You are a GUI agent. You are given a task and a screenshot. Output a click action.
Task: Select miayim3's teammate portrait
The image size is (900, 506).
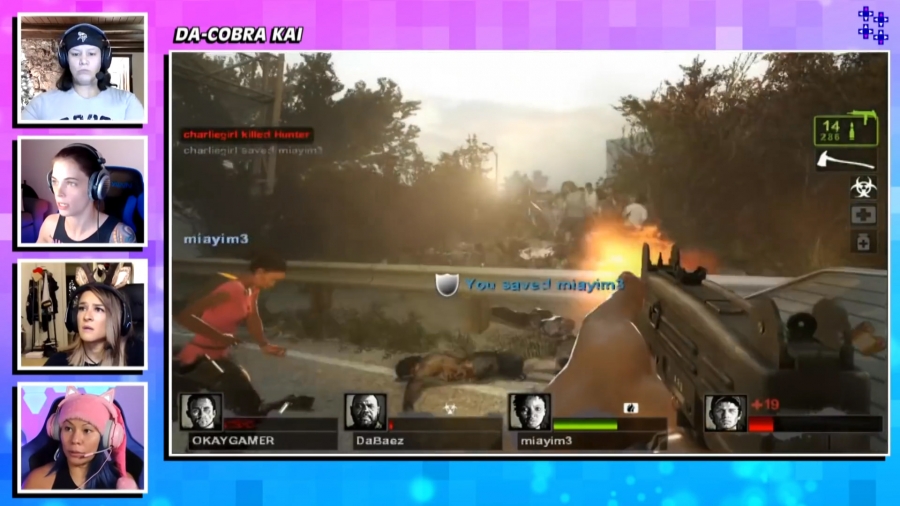[529, 412]
